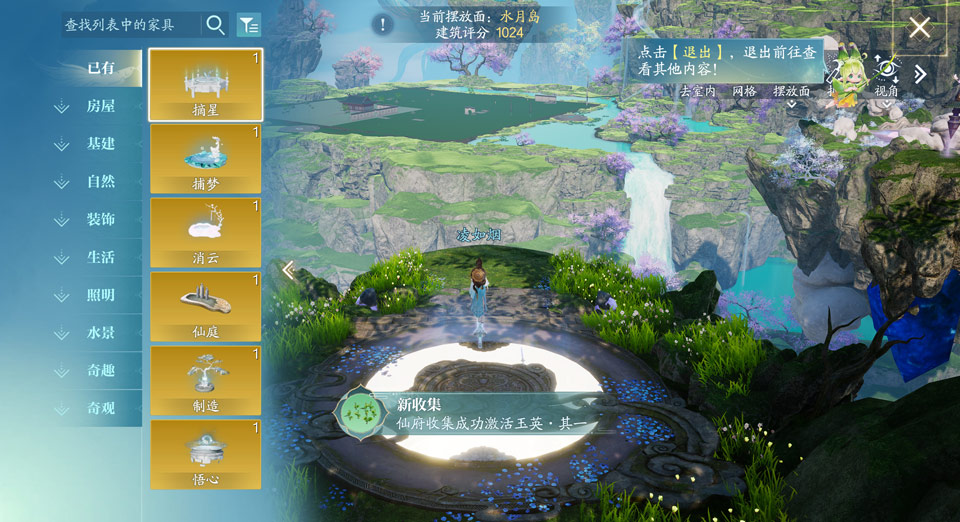This screenshot has height=522, width=960.
Task: Collapse the furniture panel with left arrow
Action: coord(288,270)
